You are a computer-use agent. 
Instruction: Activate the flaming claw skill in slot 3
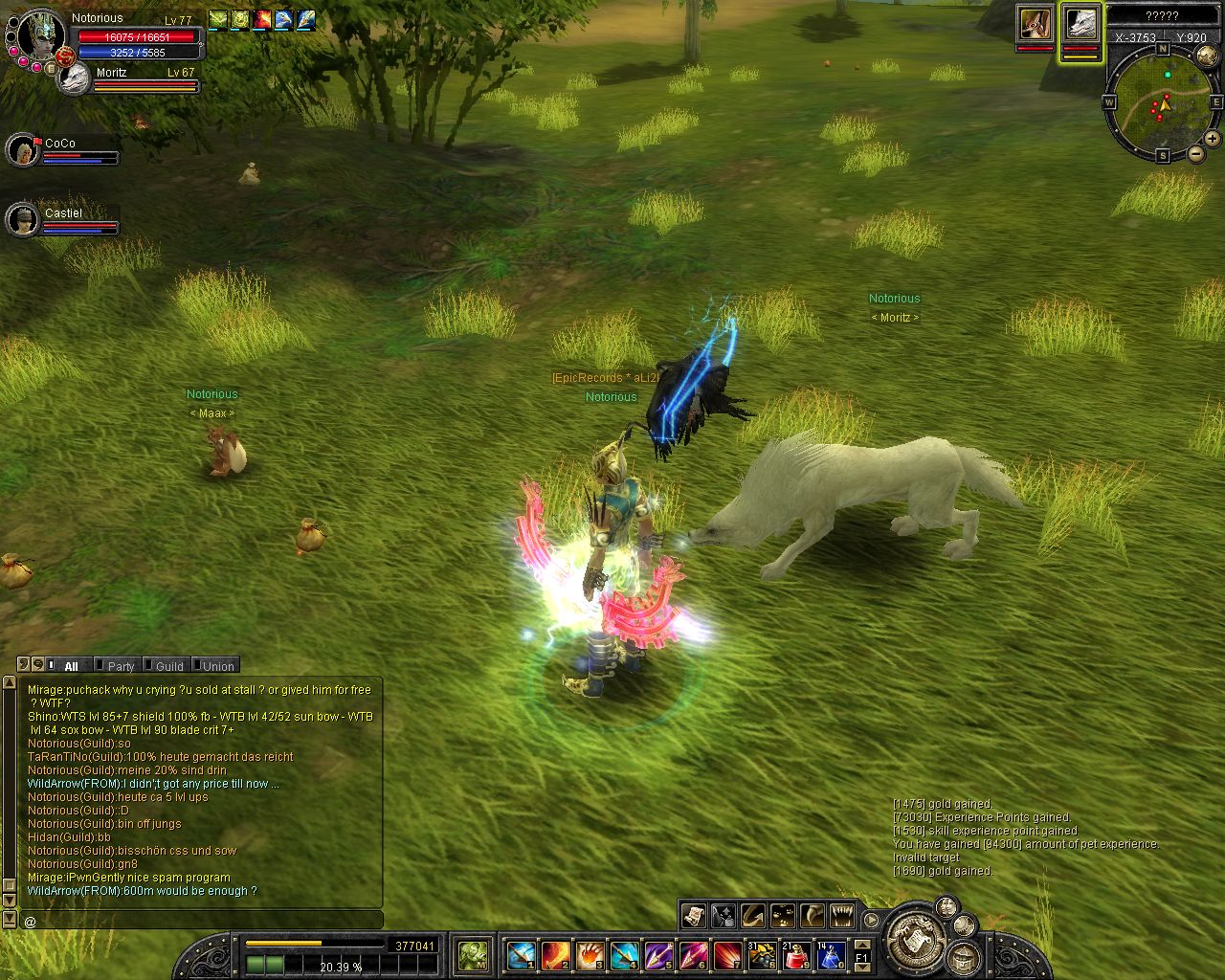[590, 954]
